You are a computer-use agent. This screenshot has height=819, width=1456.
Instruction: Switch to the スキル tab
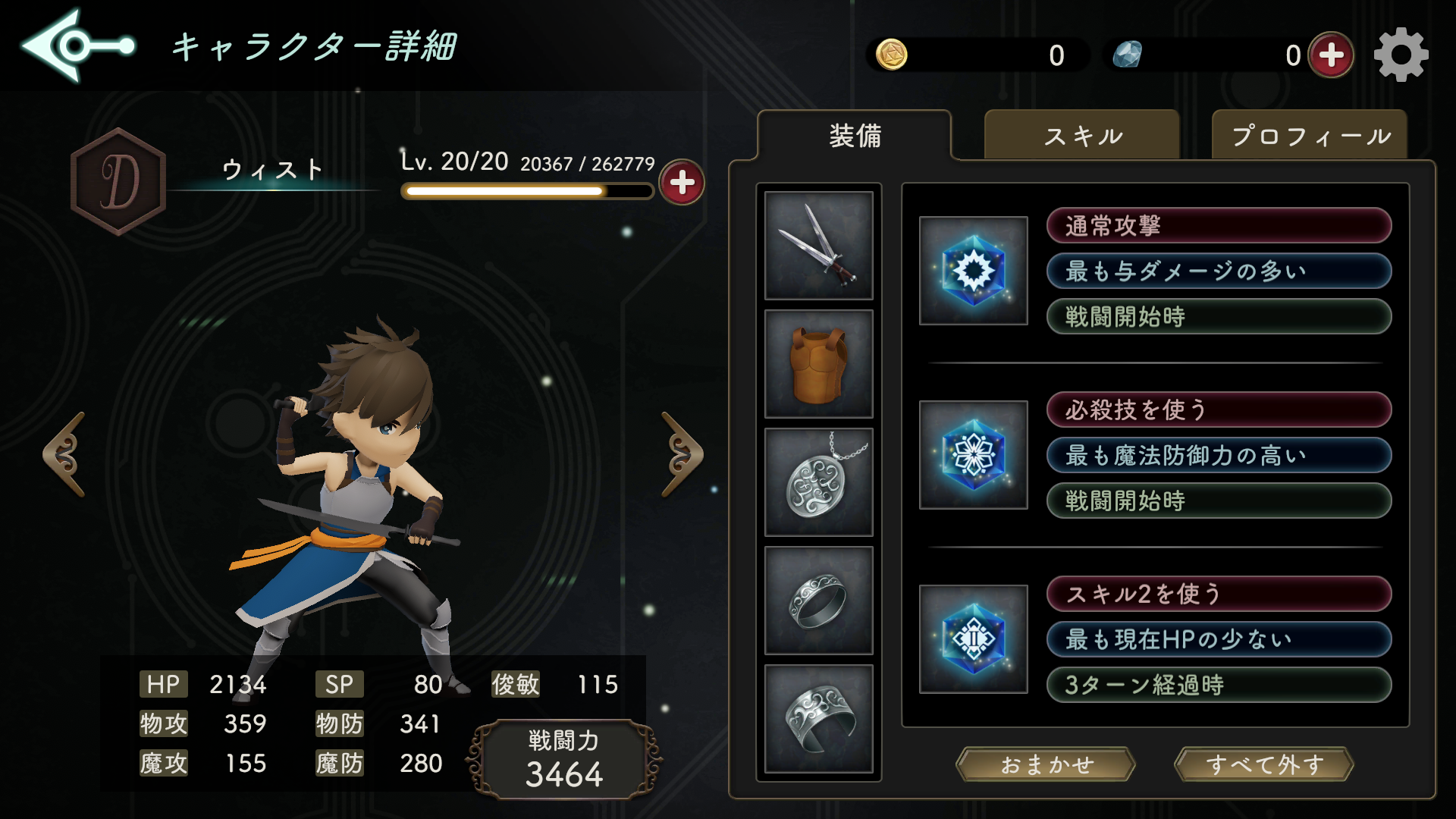pyautogui.click(x=1082, y=136)
